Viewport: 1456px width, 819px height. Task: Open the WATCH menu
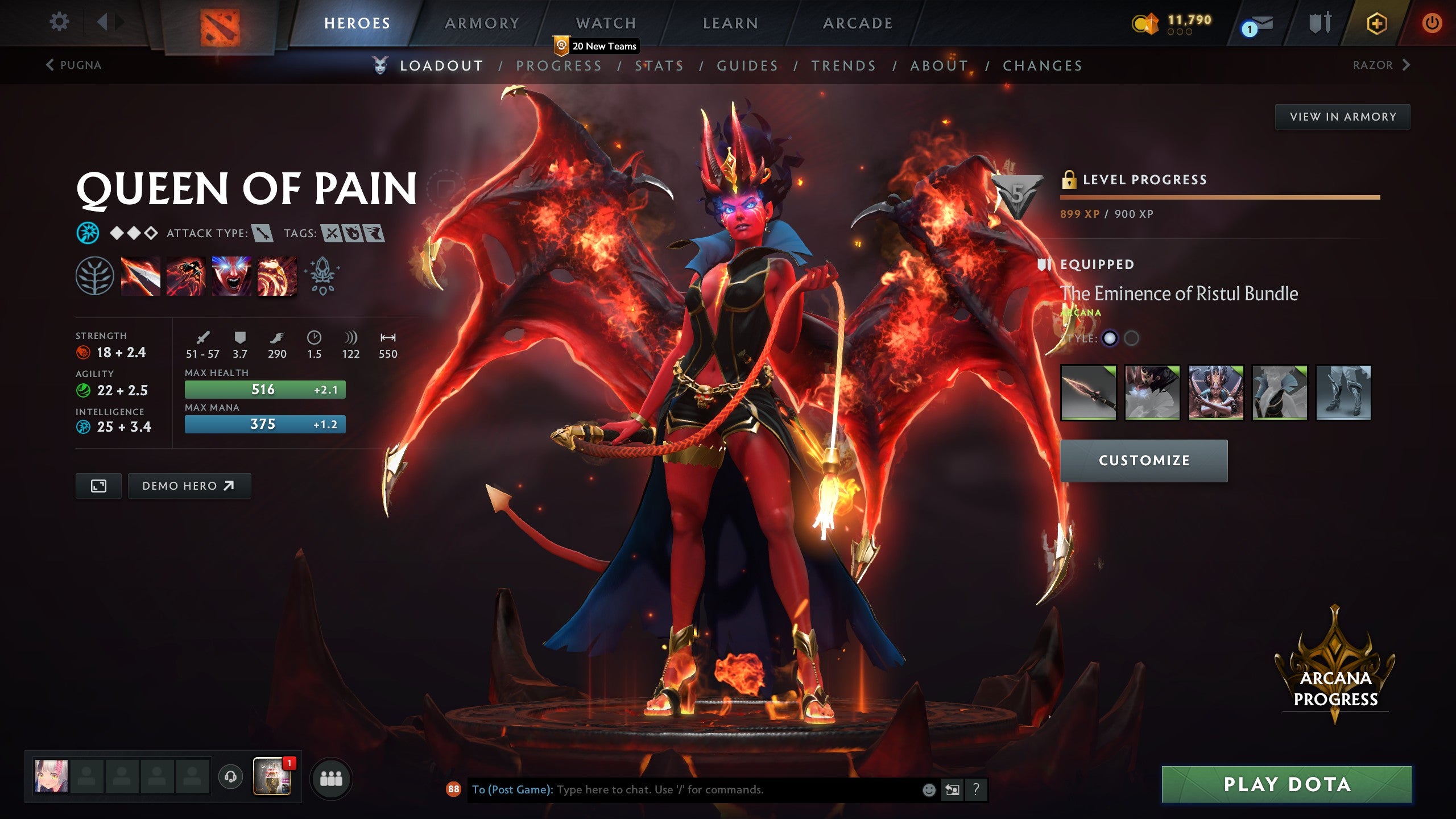point(605,23)
